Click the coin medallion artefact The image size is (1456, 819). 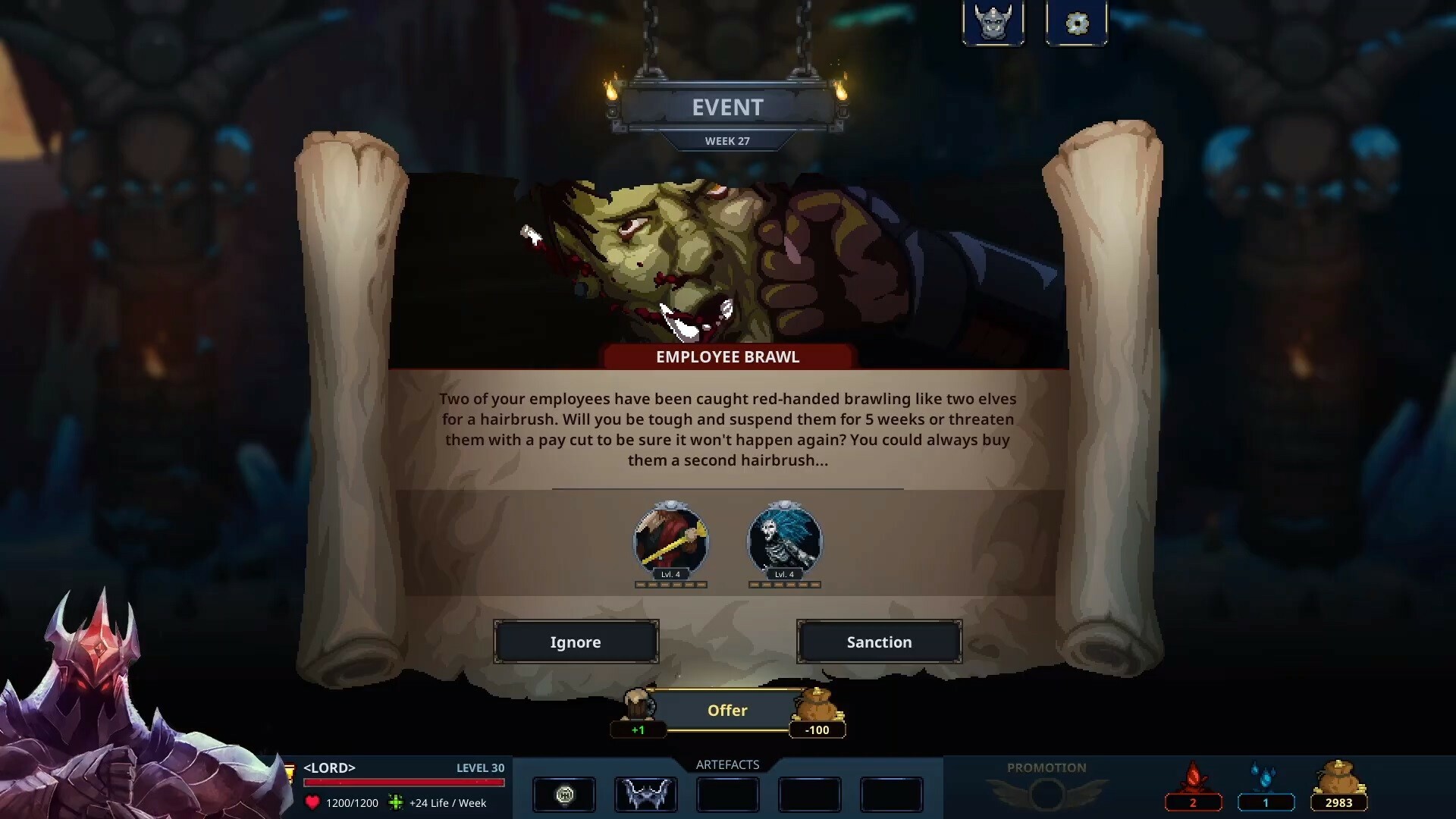[564, 795]
